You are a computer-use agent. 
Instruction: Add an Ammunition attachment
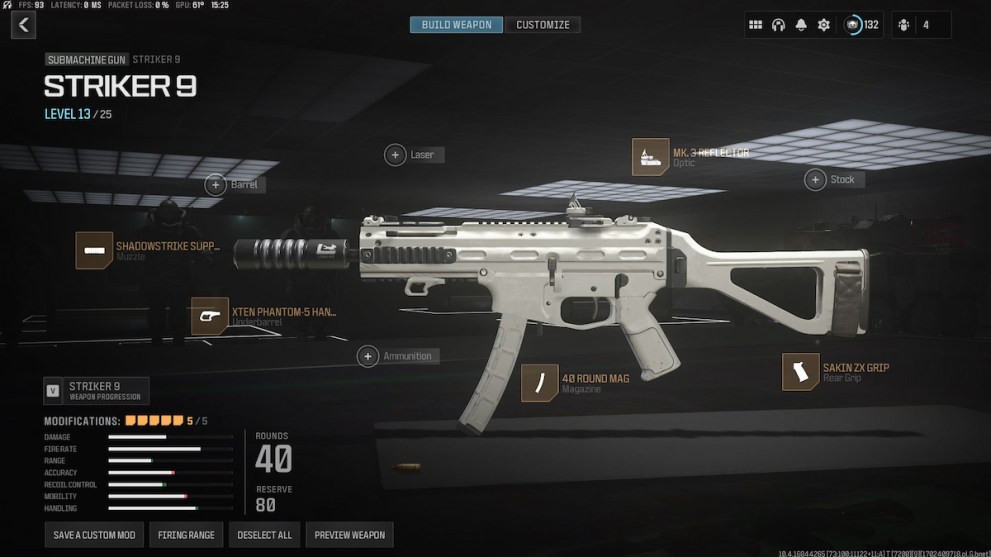(369, 356)
